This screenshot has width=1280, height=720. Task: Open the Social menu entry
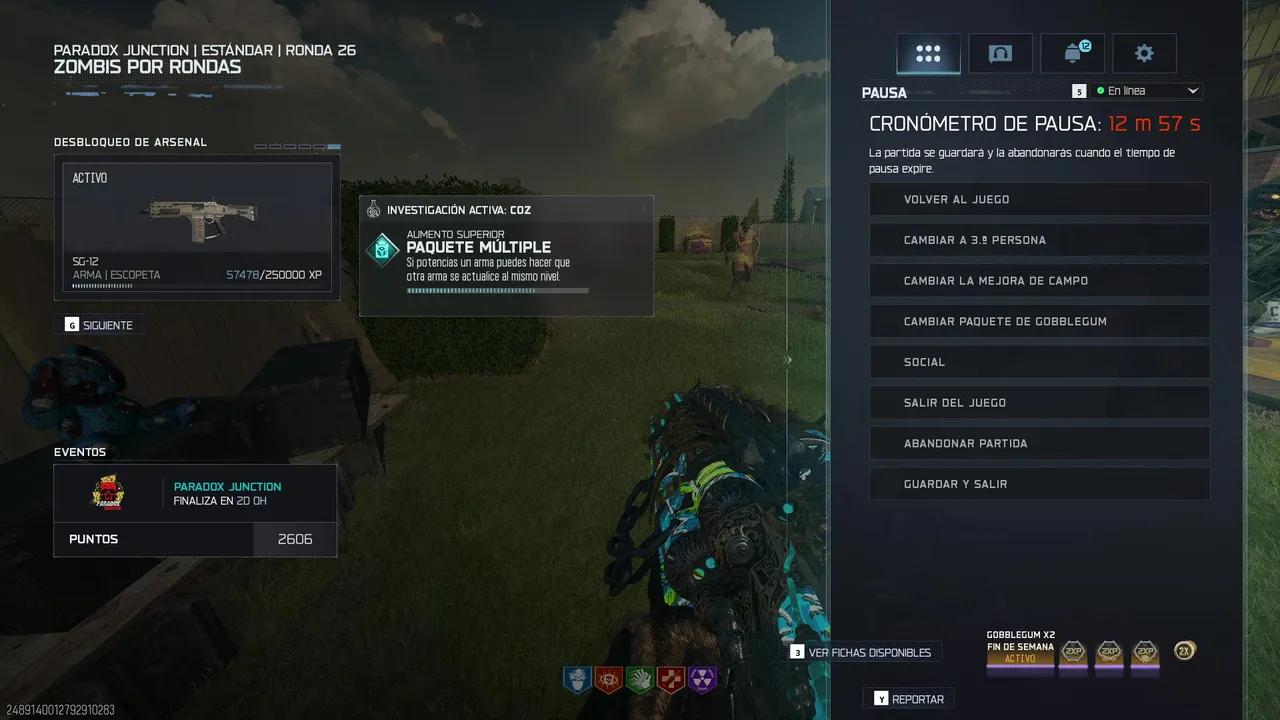click(x=1039, y=362)
